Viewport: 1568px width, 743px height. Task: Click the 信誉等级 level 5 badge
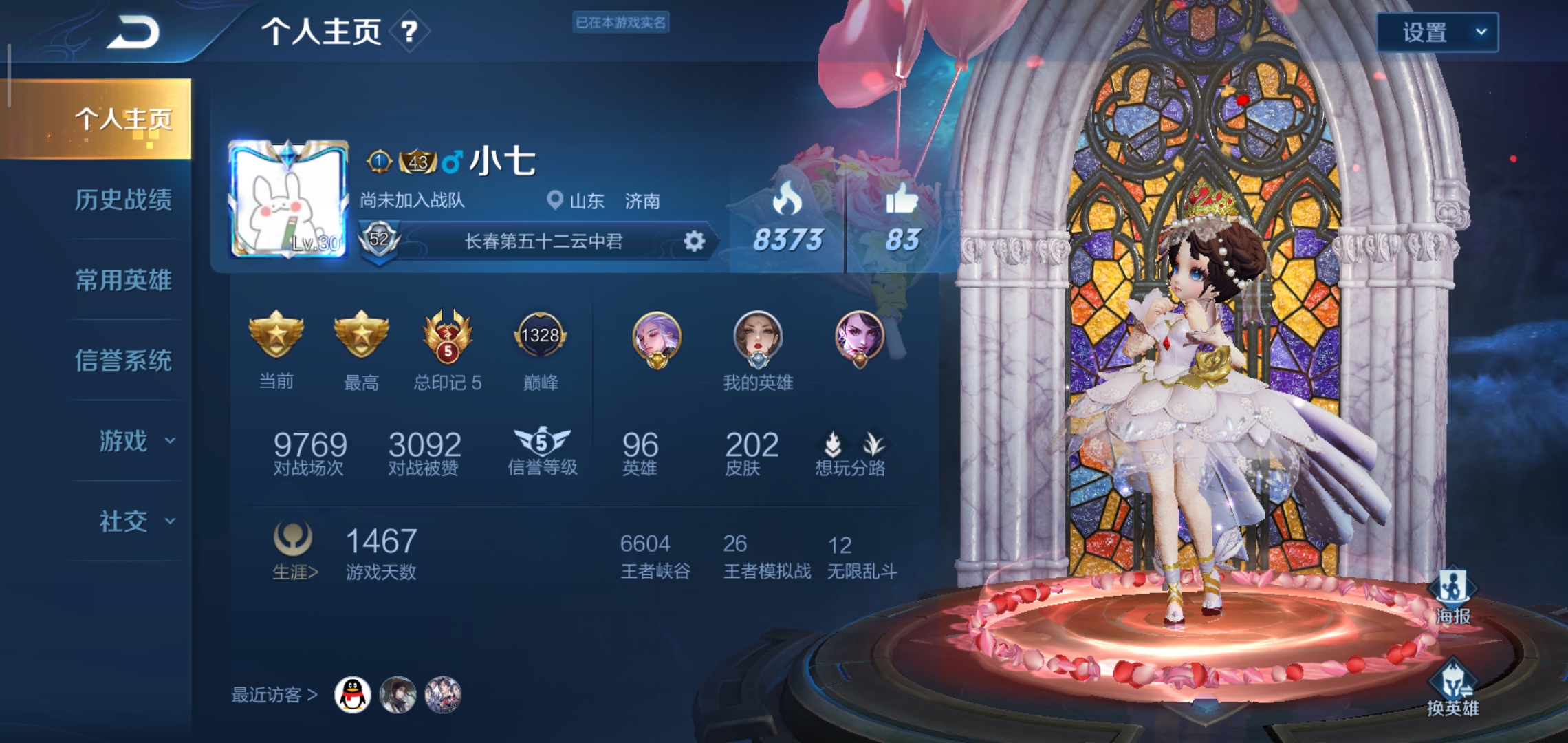point(543,440)
